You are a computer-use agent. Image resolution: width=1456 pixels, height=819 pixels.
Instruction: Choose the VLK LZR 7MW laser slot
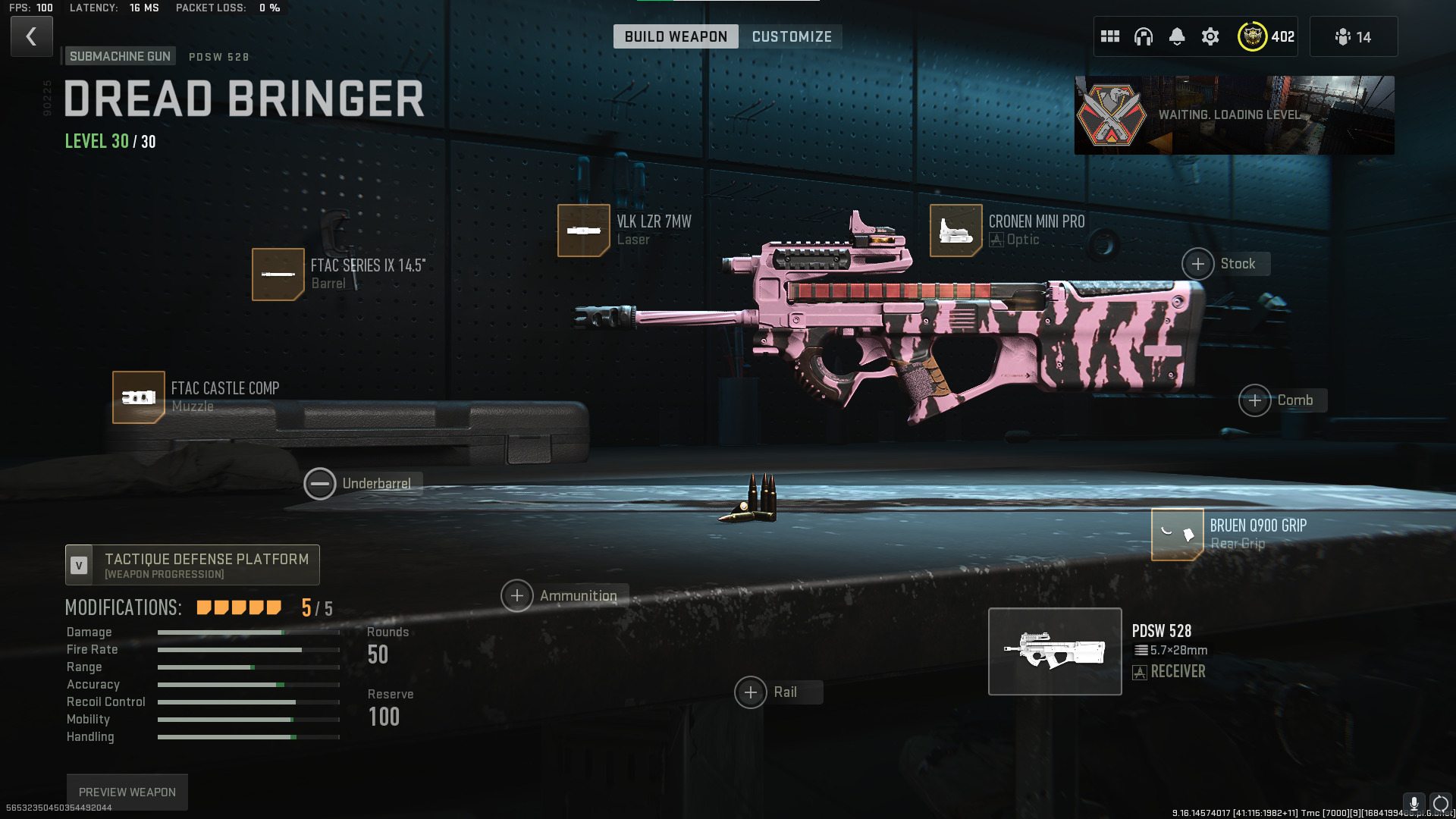pos(583,231)
